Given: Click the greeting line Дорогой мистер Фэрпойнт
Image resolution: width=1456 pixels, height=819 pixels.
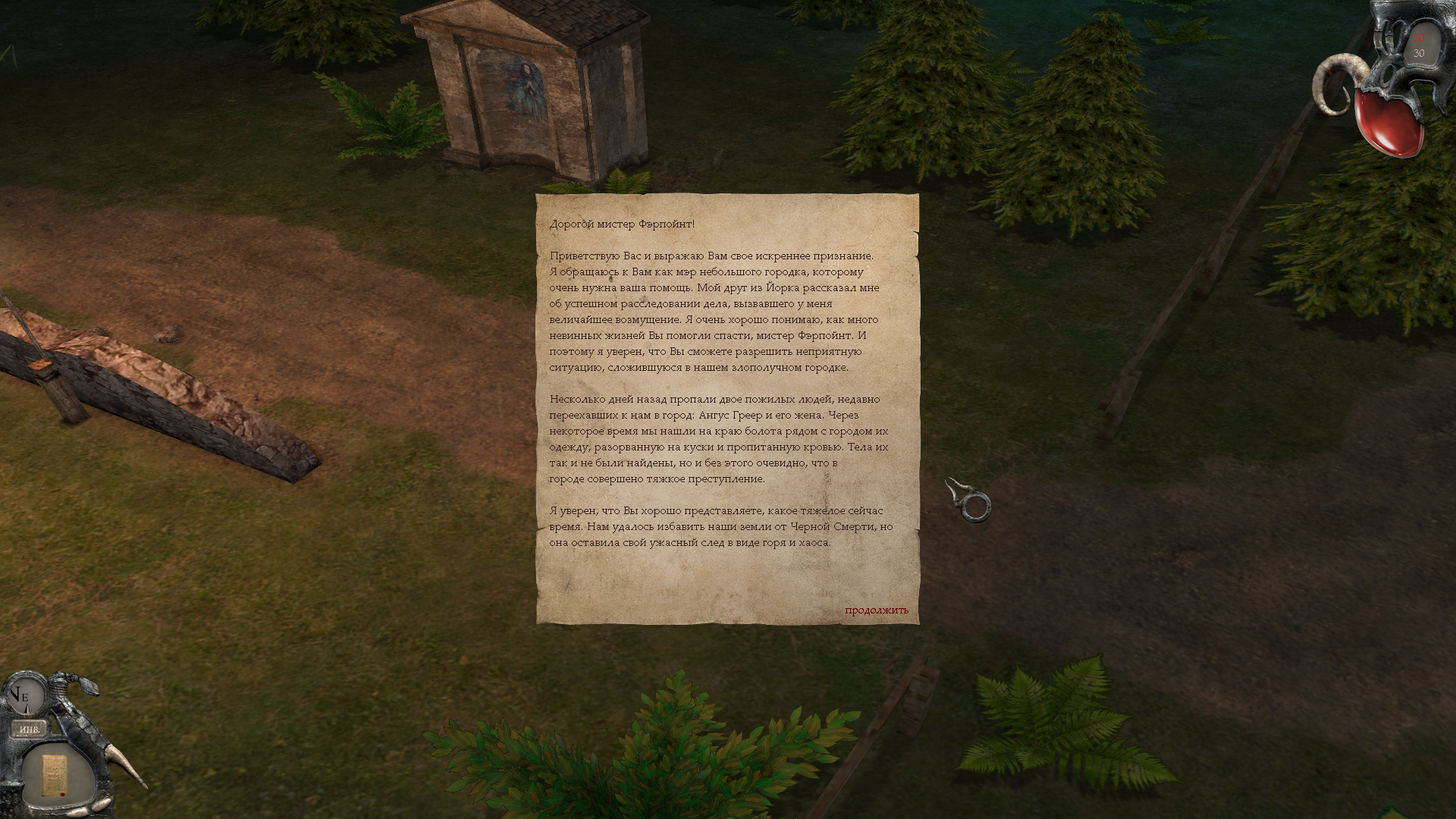Looking at the screenshot, I should pyautogui.click(x=622, y=224).
